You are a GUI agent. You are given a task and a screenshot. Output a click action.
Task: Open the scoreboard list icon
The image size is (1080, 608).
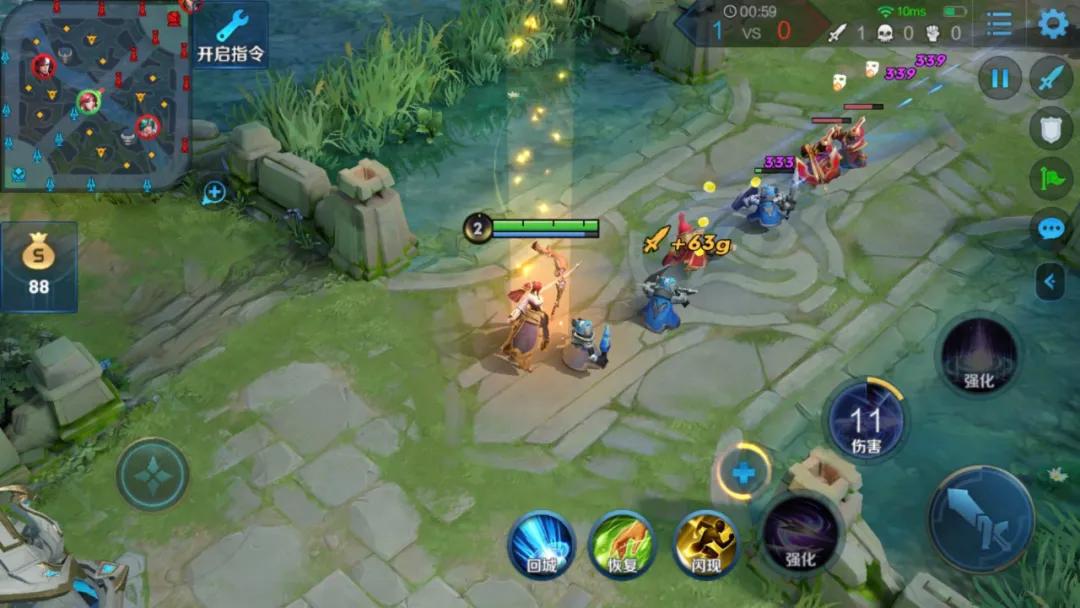point(999,23)
